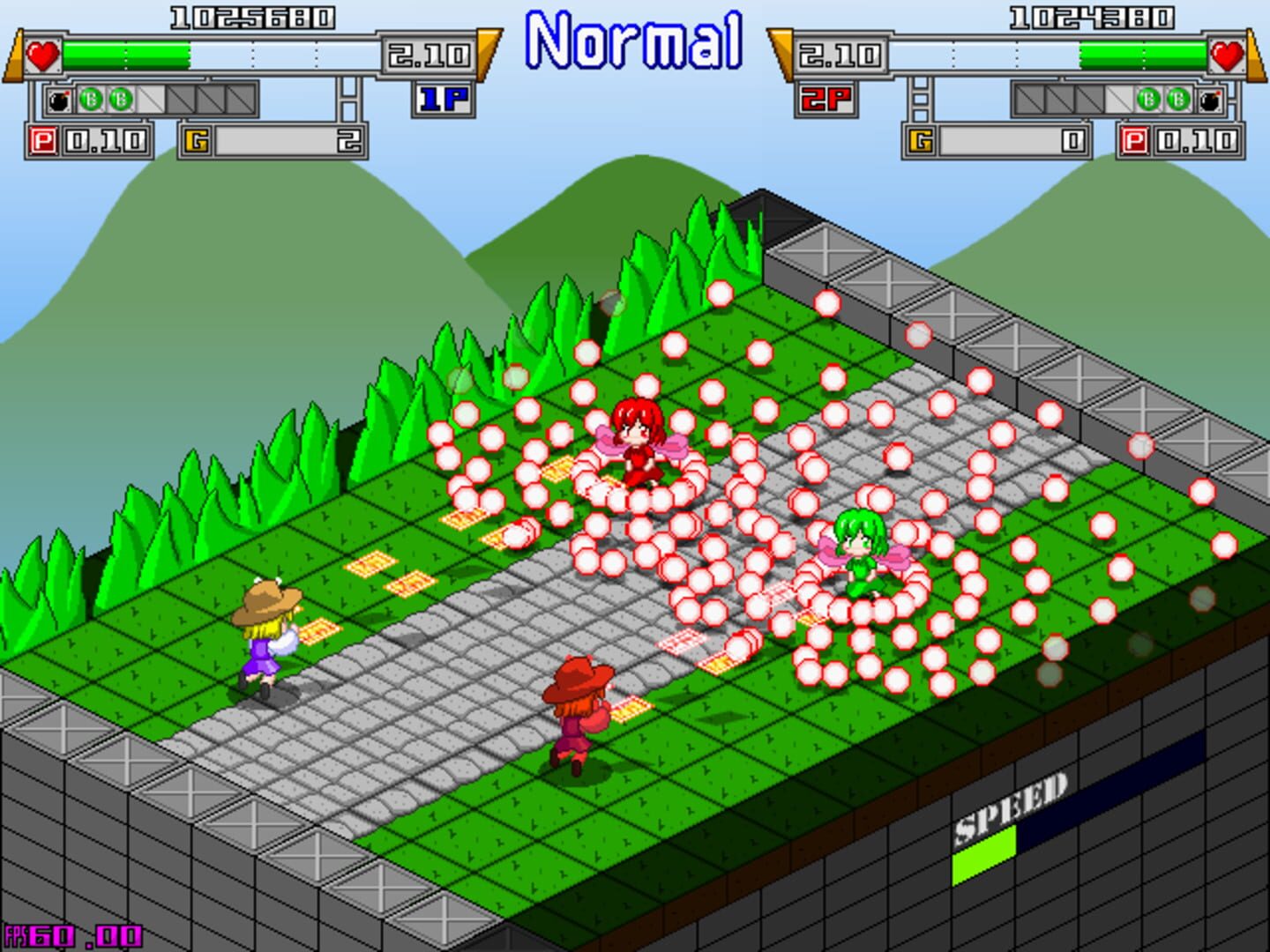Viewport: 1270px width, 952px height.
Task: Click the heart icon on player 2's health bar
Action: tap(1229, 58)
